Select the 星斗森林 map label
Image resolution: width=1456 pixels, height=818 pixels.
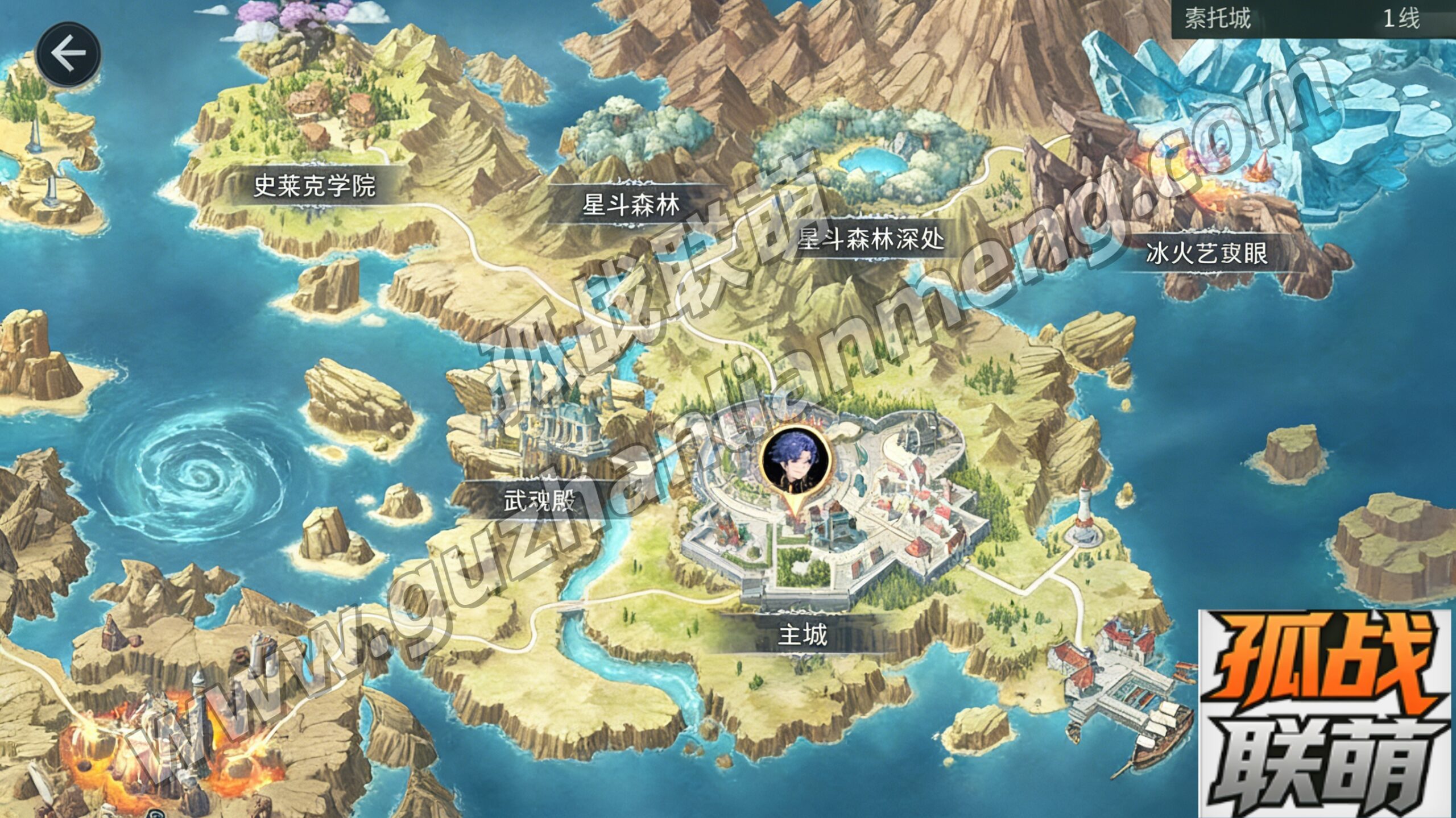631,204
